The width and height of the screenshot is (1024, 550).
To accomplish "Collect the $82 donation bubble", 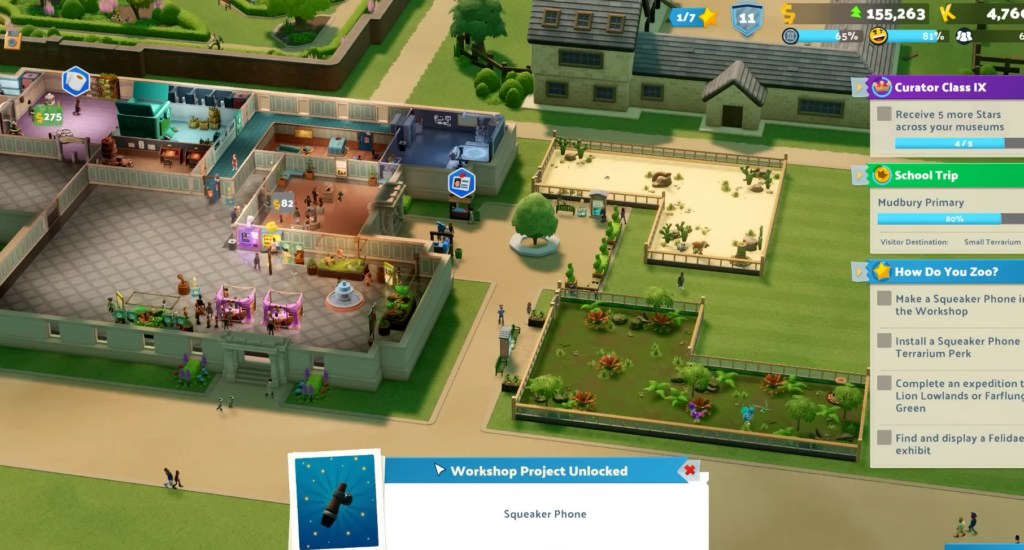I will [x=284, y=203].
